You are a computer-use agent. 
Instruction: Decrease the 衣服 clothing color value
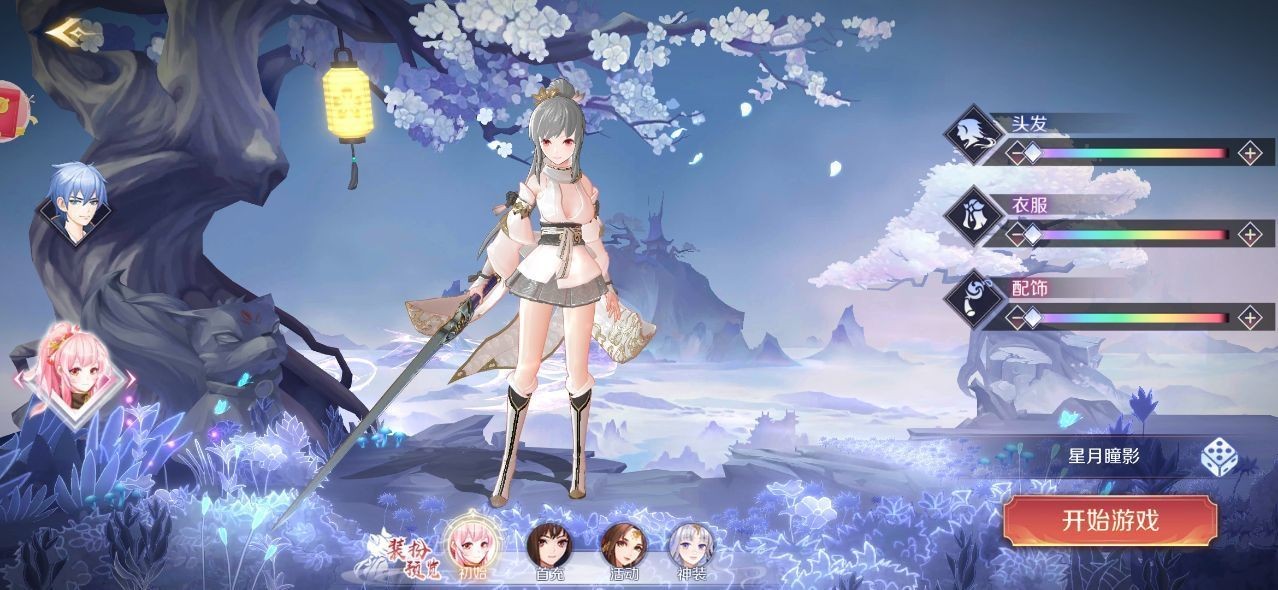click(x=1016, y=235)
